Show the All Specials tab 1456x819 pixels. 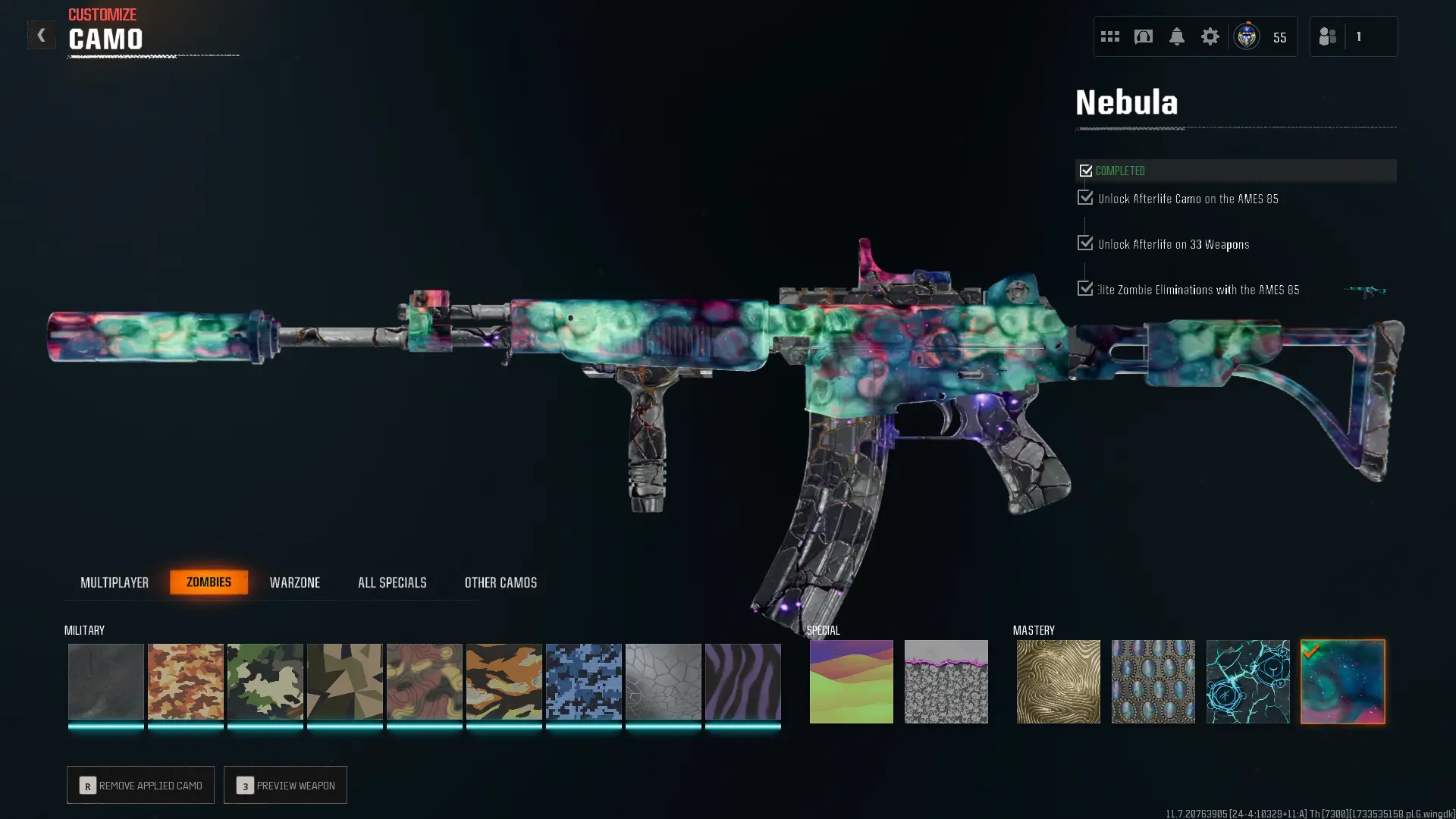tap(392, 582)
